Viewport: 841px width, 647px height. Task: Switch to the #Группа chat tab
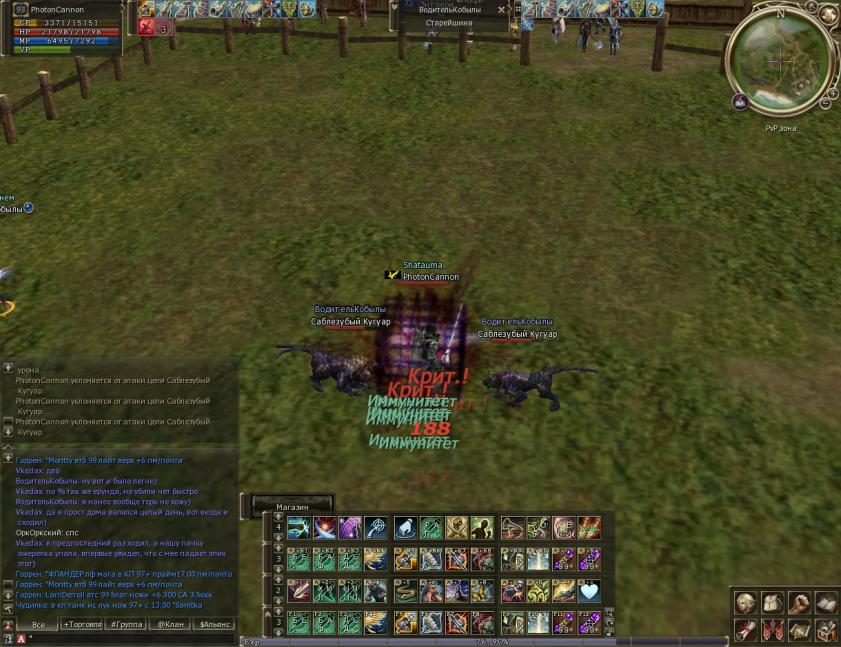[x=125, y=624]
